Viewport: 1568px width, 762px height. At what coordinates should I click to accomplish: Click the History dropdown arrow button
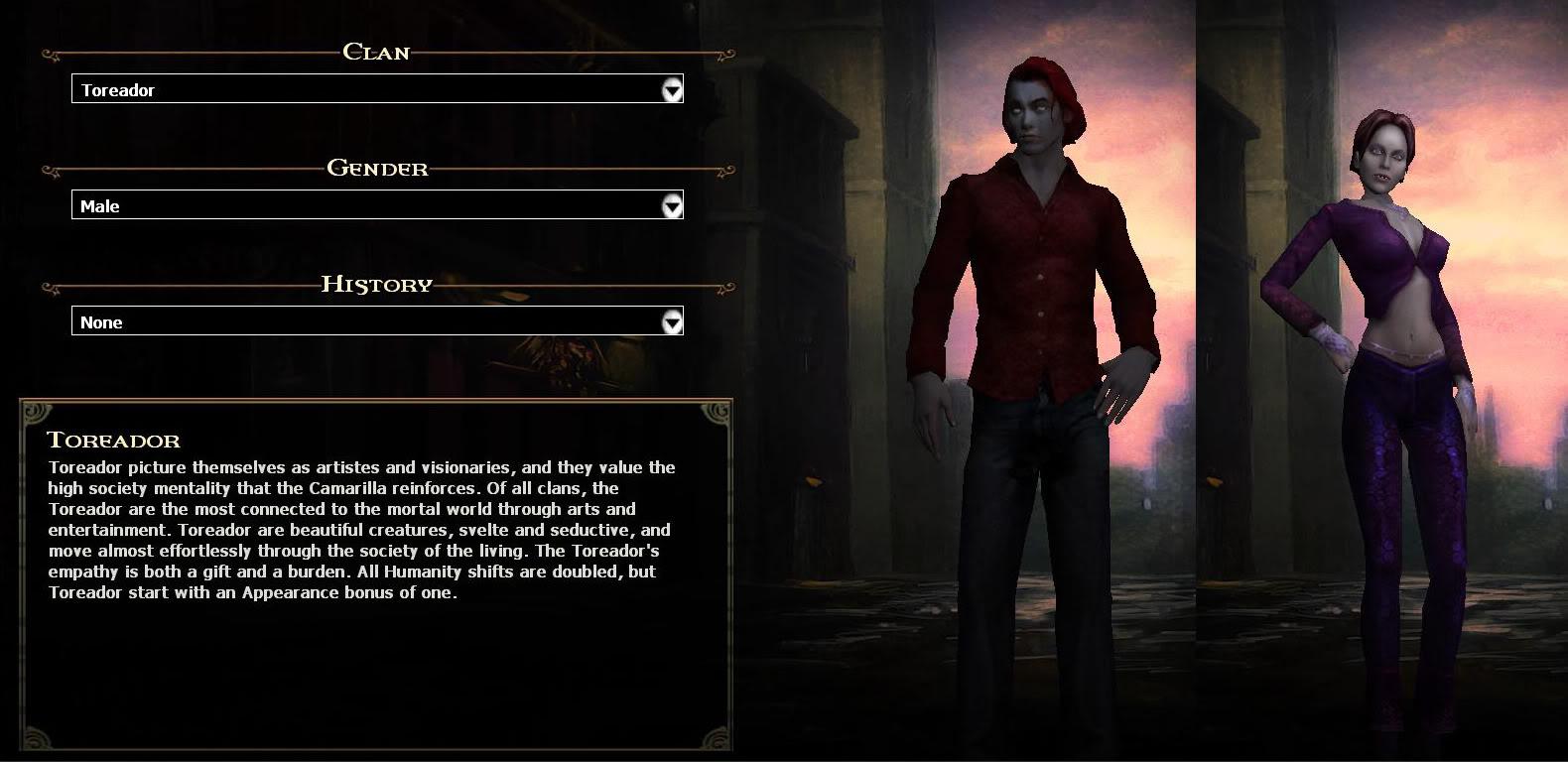point(672,322)
